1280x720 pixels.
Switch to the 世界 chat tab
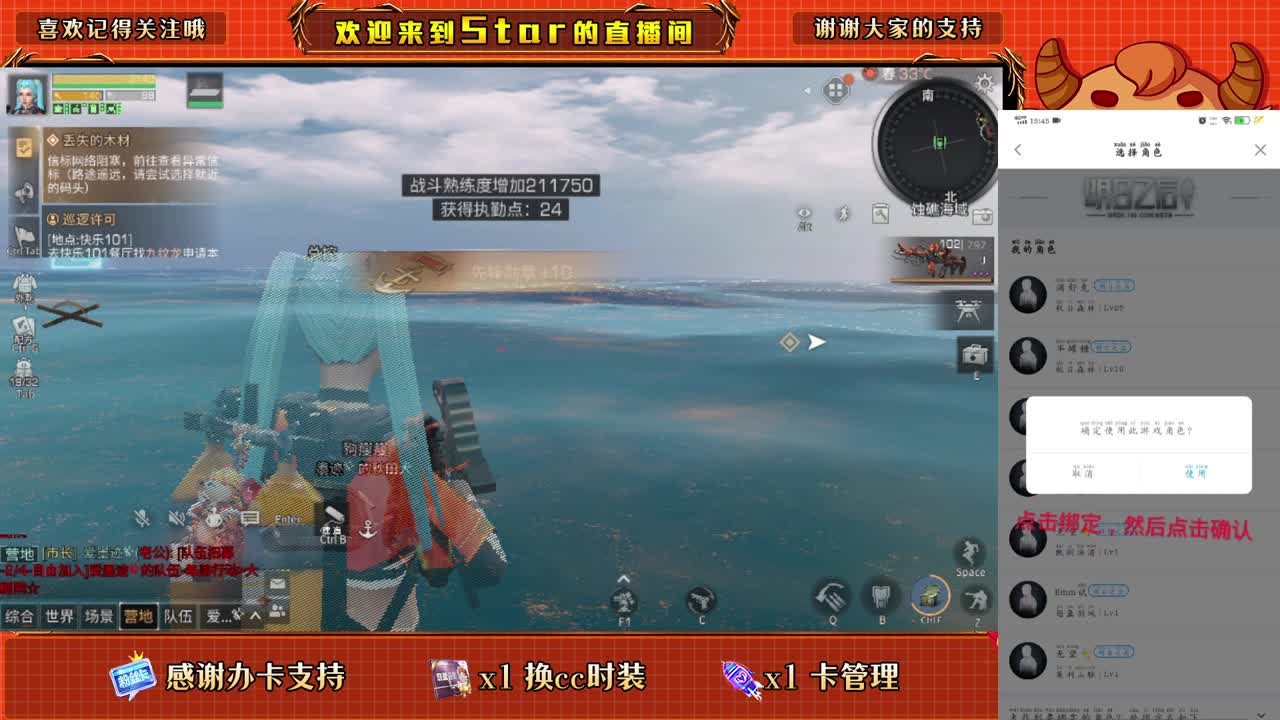(59, 615)
